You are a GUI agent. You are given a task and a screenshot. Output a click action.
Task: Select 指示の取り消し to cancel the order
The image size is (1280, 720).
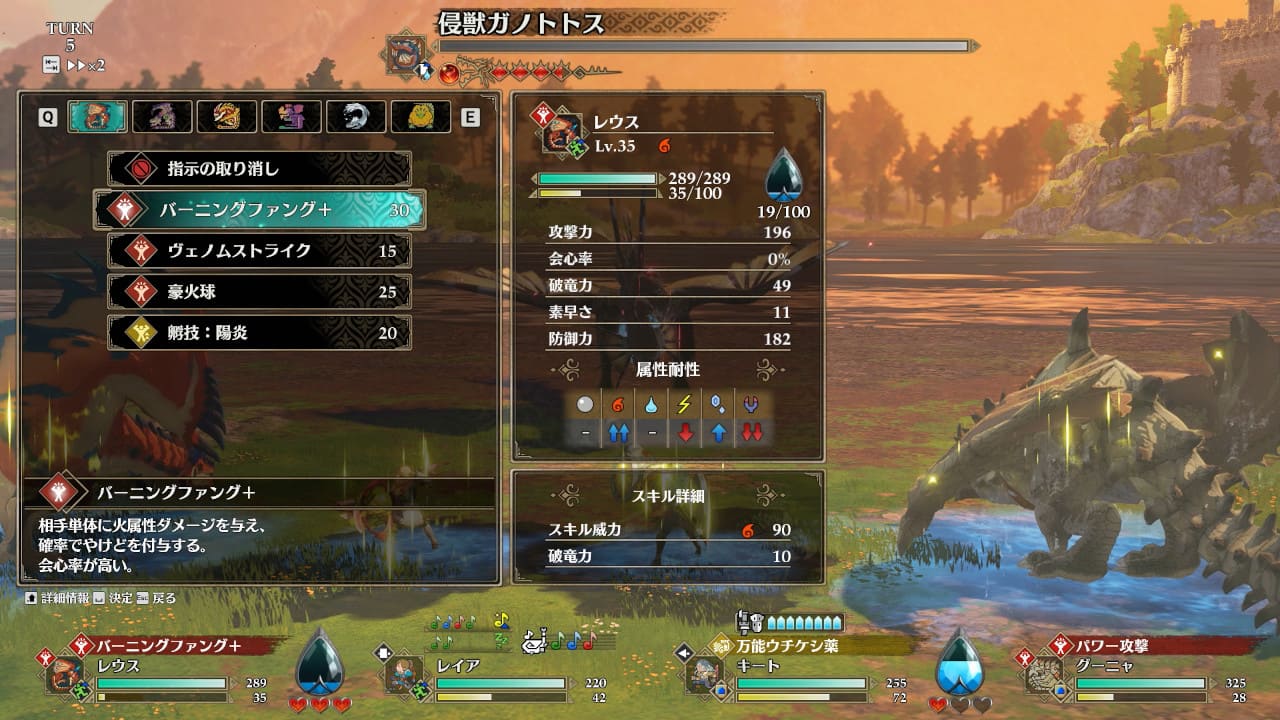(260, 169)
